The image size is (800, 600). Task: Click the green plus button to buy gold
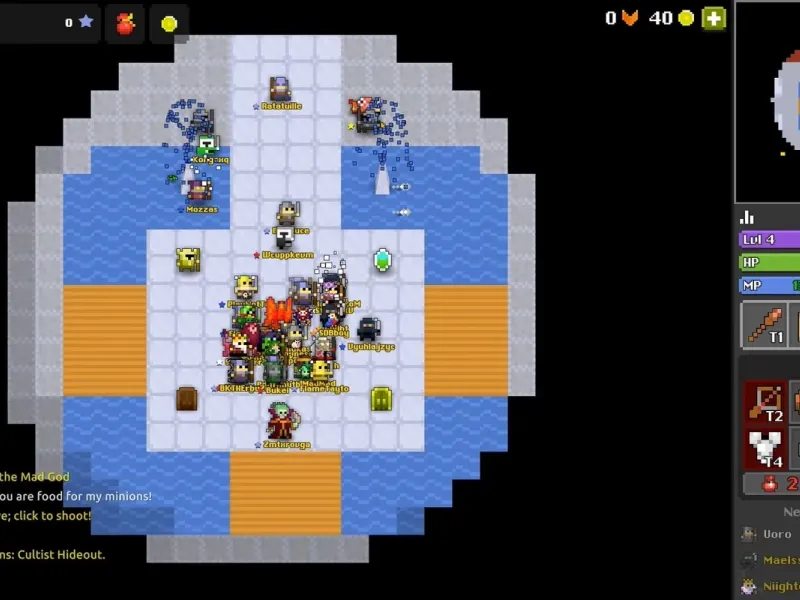pyautogui.click(x=713, y=18)
